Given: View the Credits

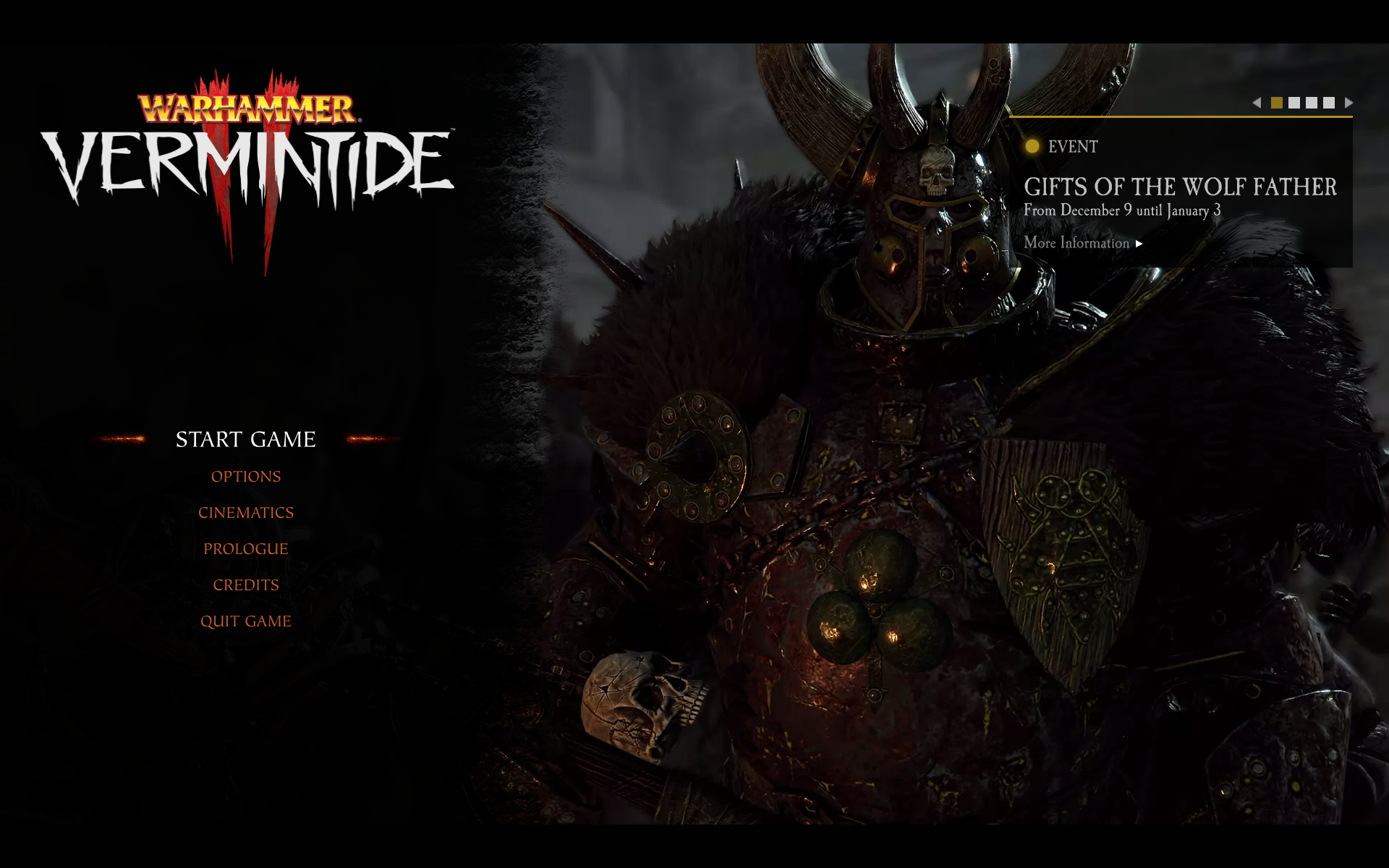Looking at the screenshot, I should coord(246,585).
